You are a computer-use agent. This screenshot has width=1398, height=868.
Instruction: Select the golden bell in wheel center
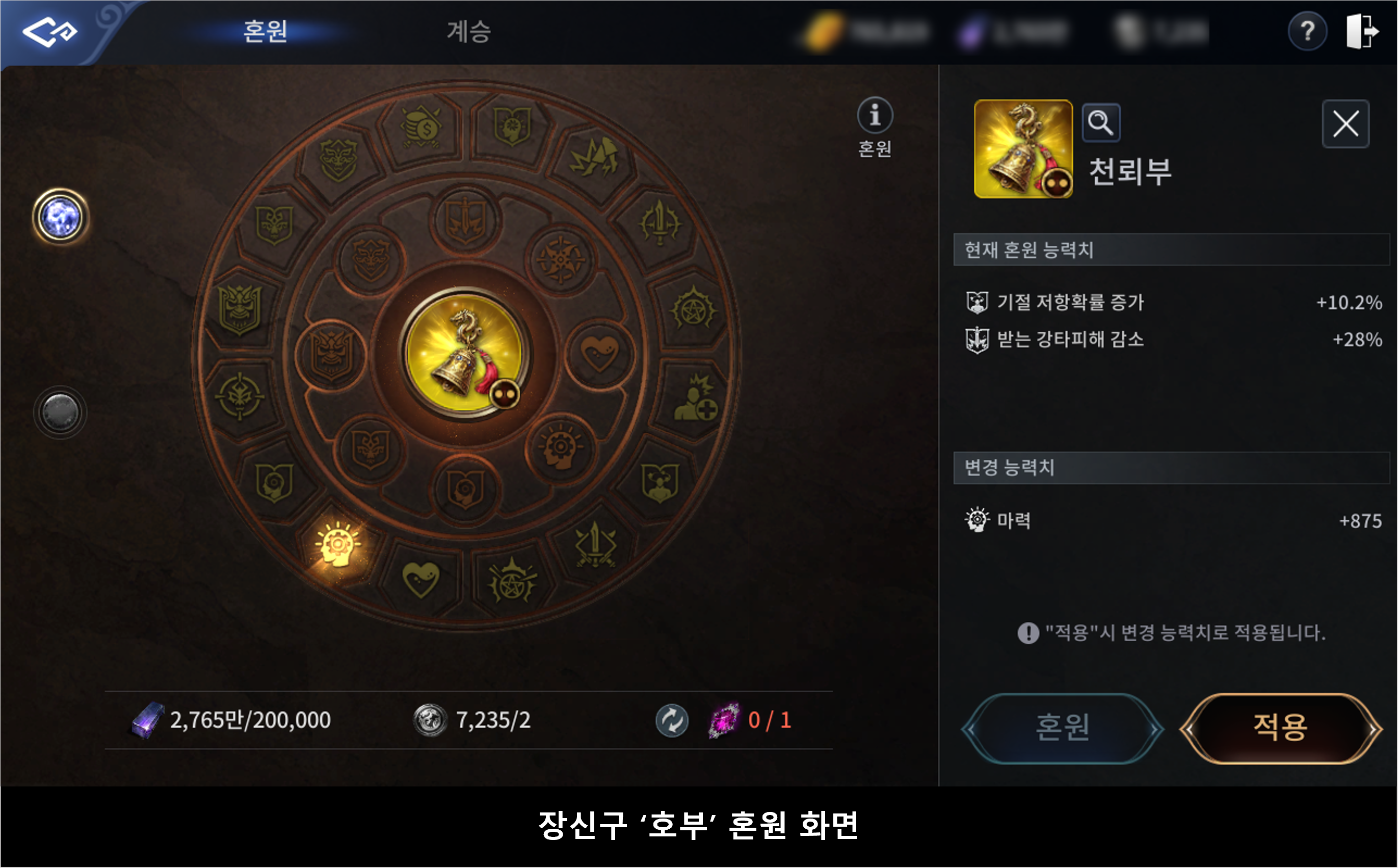(464, 353)
